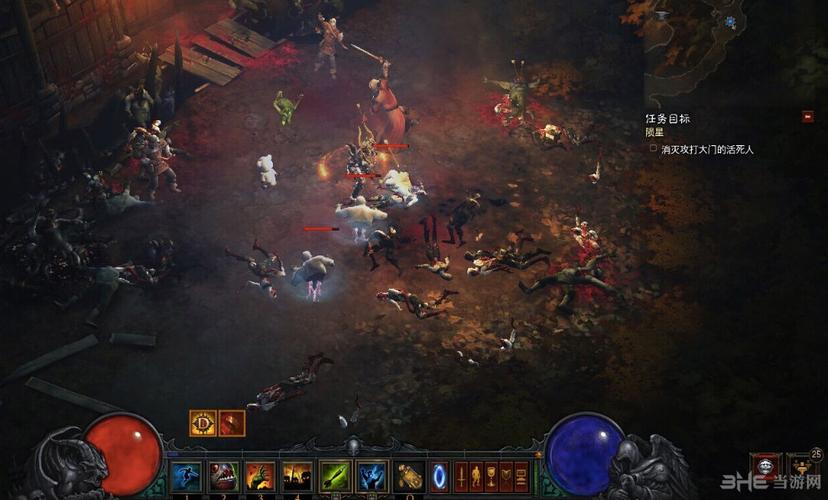Click the red buff icon above the skill bar

232,423
